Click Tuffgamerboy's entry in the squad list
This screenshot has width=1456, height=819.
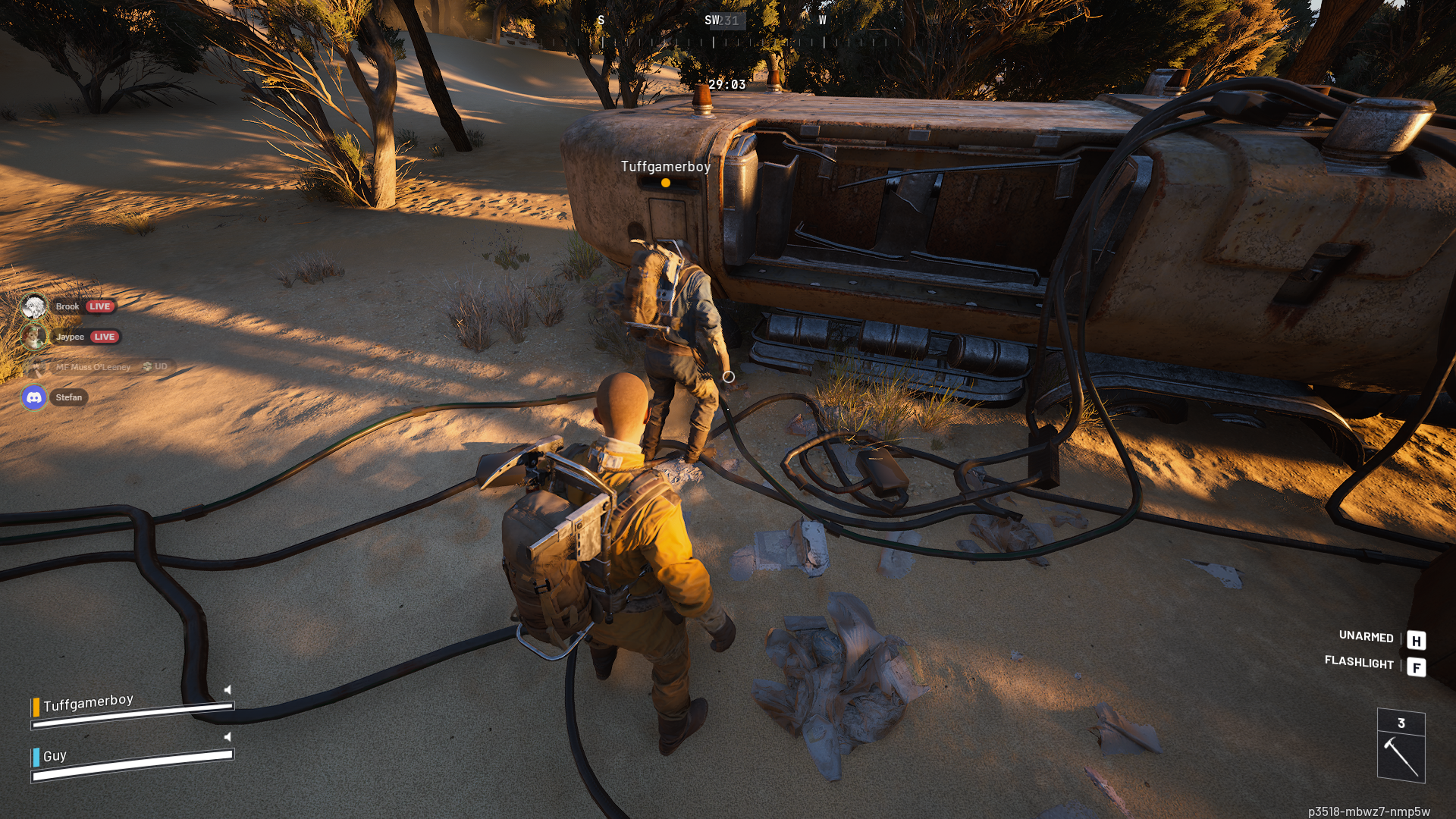[x=88, y=703]
